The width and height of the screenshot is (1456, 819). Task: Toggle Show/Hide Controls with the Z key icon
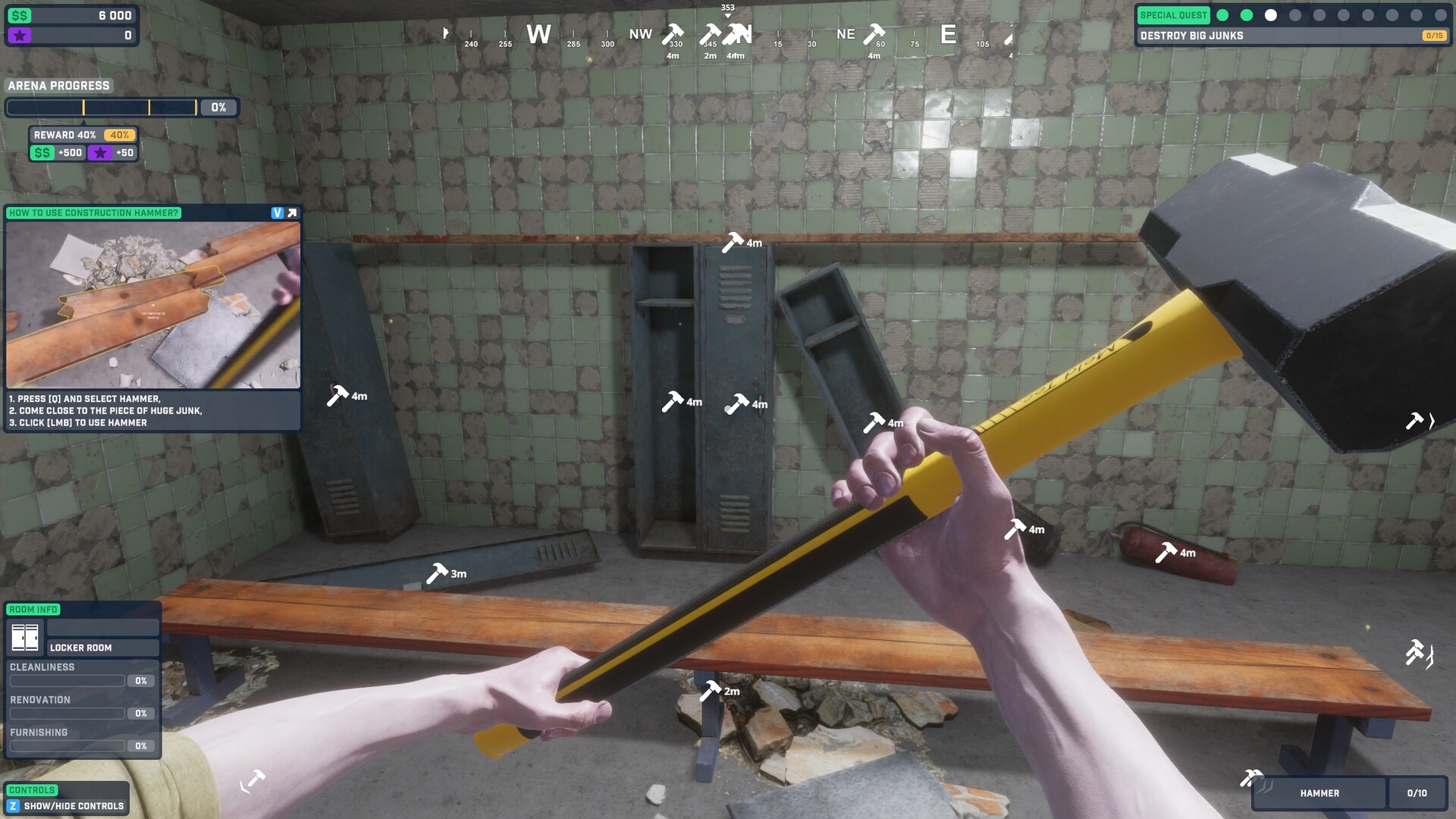(13, 806)
